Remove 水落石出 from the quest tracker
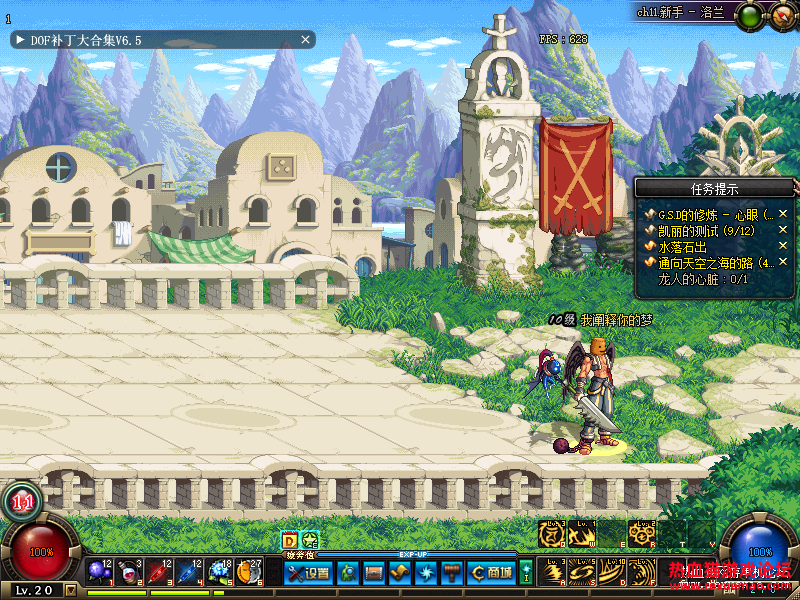This screenshot has width=800, height=600. 783,247
